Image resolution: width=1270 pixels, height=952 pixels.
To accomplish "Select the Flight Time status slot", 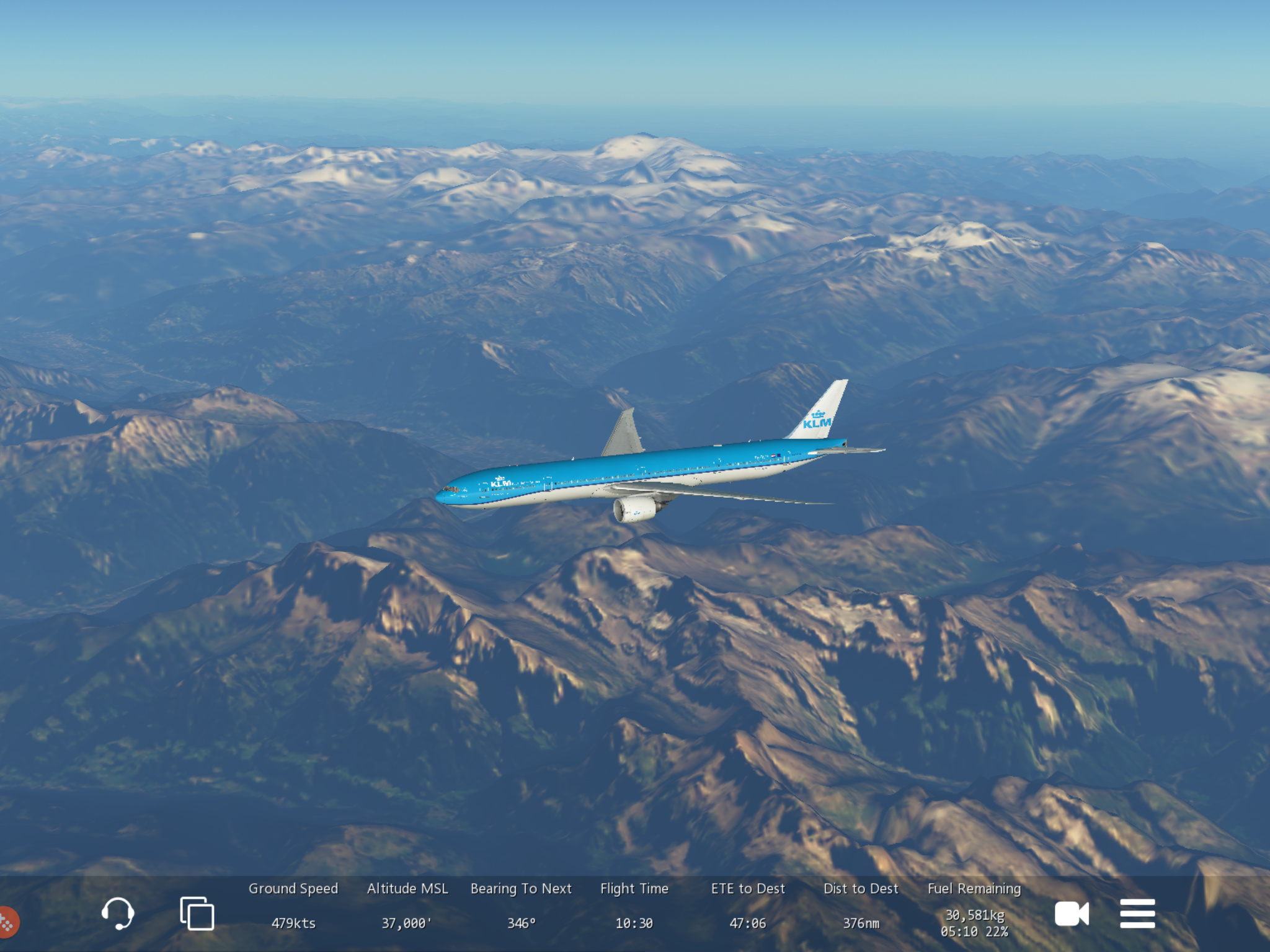I will [x=634, y=906].
